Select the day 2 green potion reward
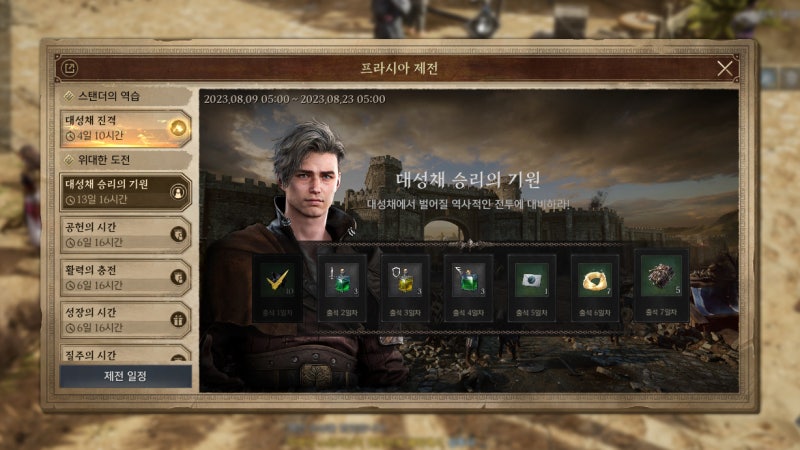 [342, 281]
